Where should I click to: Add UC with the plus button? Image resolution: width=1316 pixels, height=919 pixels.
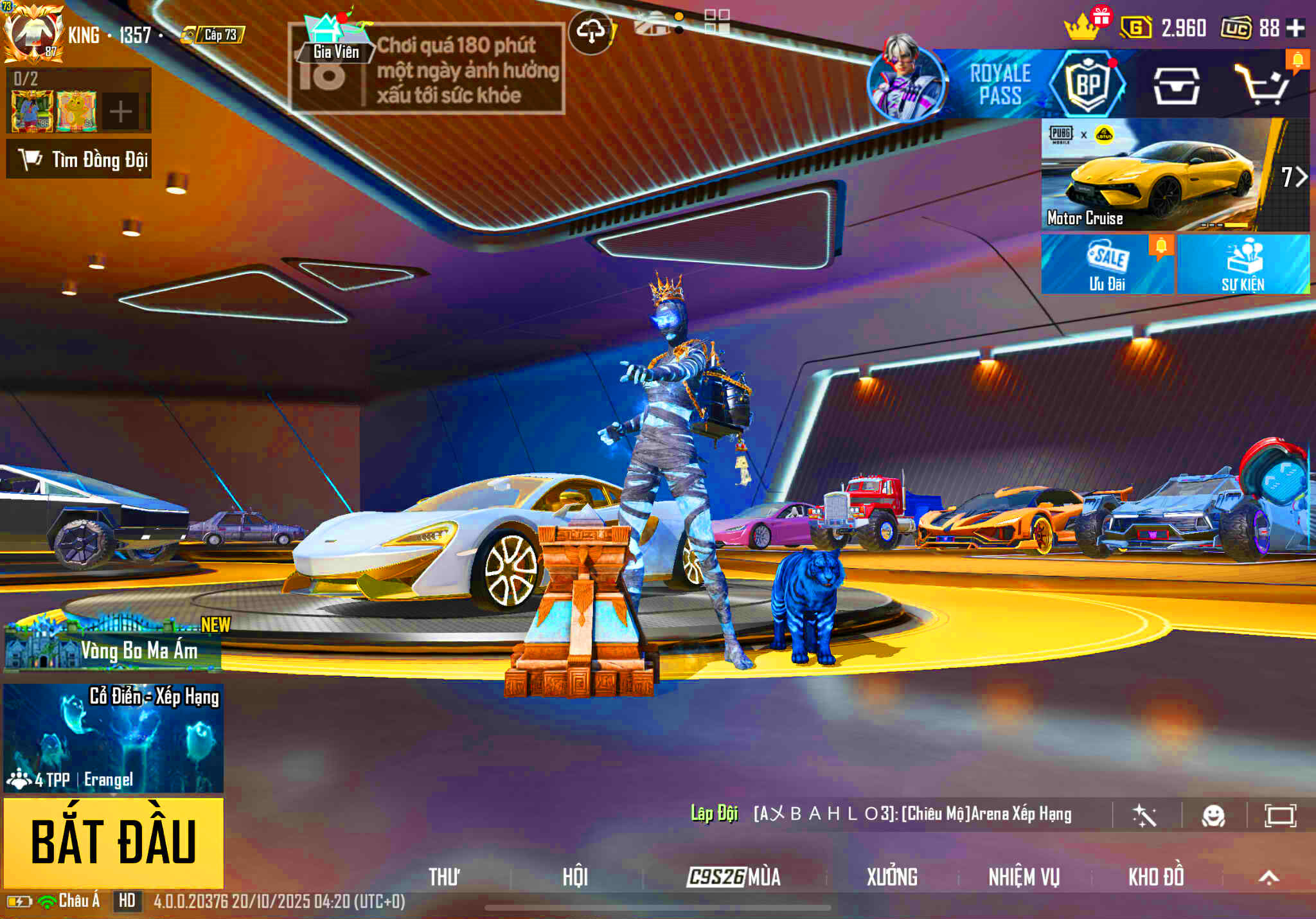[x=1296, y=28]
